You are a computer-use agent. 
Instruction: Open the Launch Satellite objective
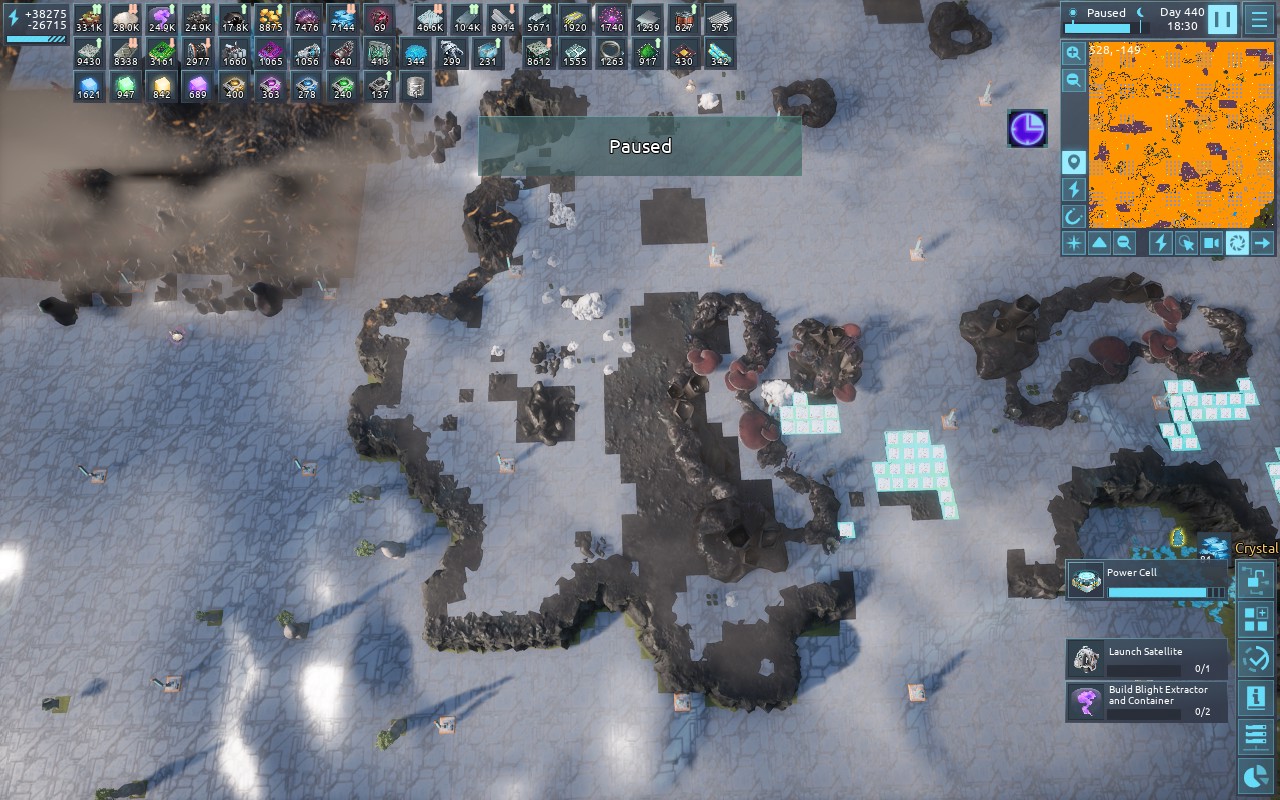coord(1146,659)
